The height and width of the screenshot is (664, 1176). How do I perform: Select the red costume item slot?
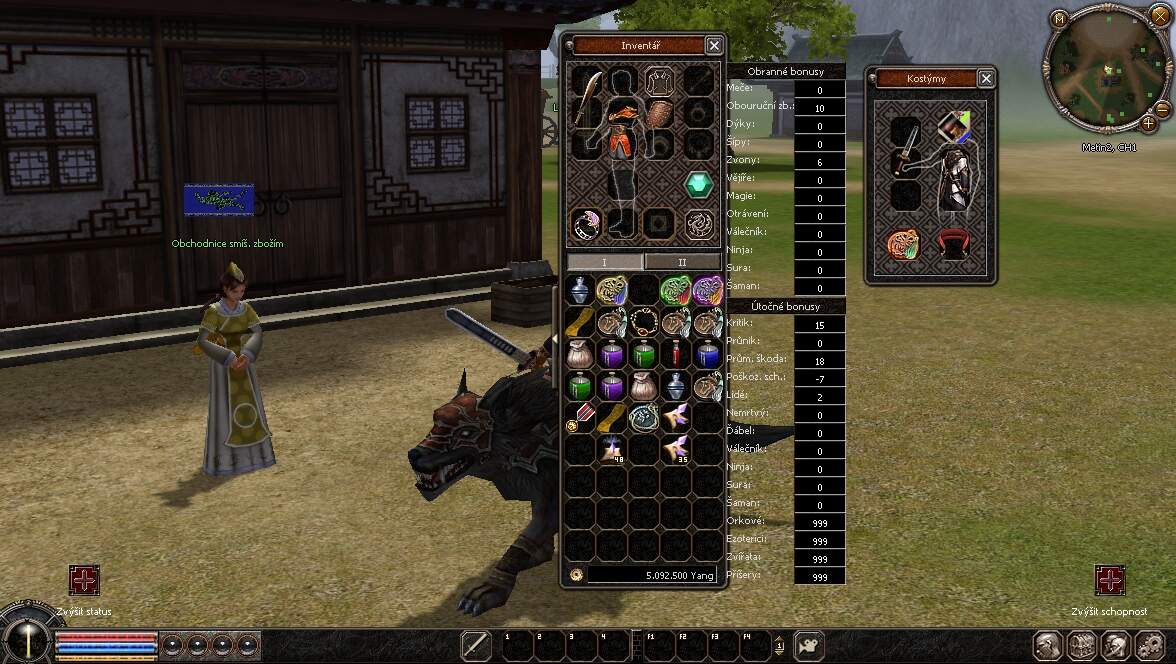[955, 243]
